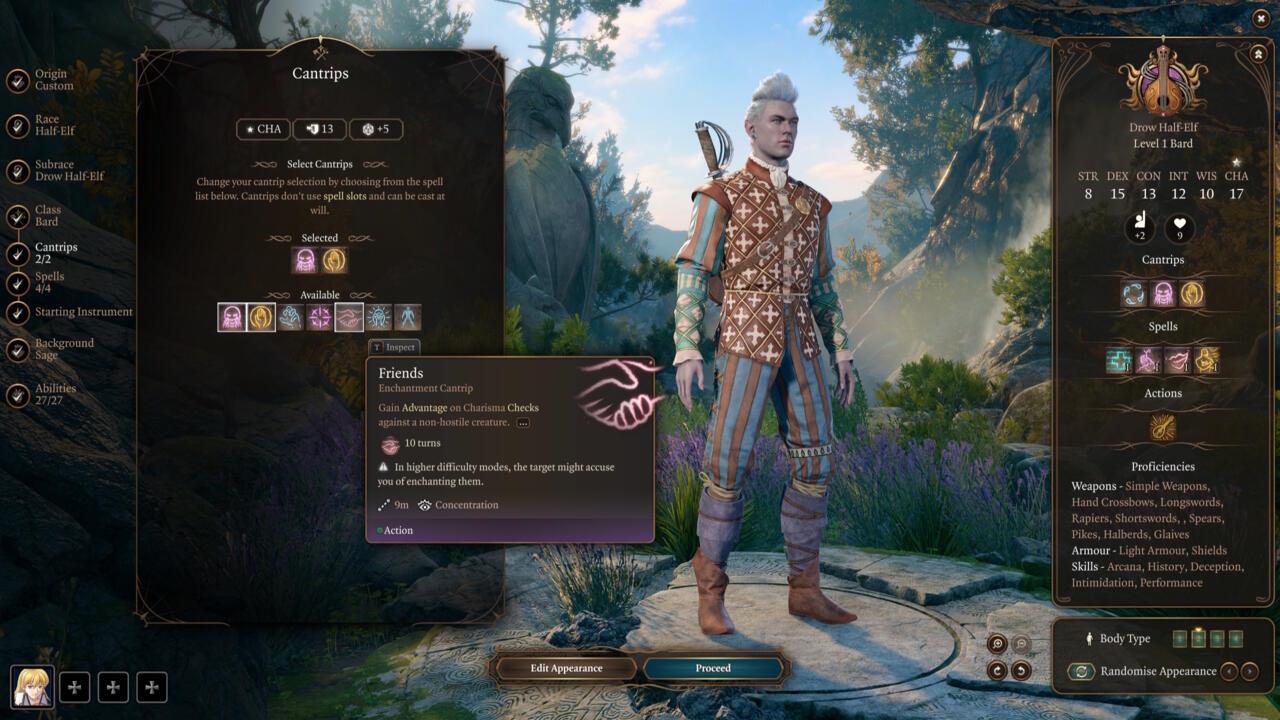Close the character creation screen
The height and width of the screenshot is (720, 1280).
1261,18
